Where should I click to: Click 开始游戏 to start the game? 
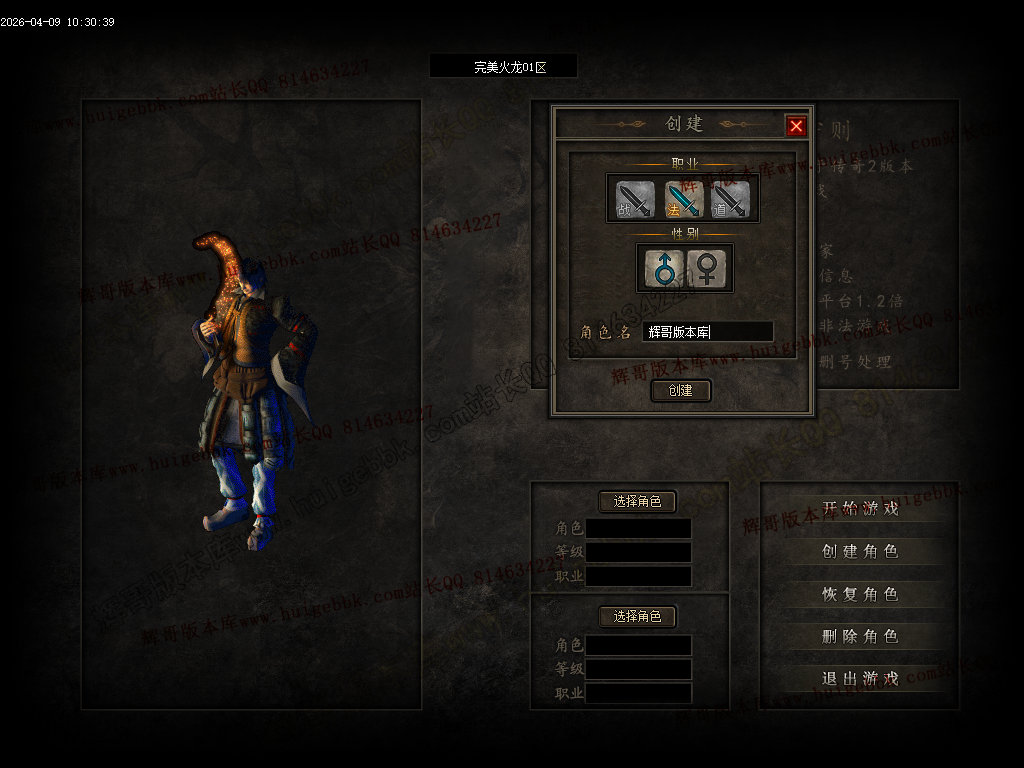[860, 508]
